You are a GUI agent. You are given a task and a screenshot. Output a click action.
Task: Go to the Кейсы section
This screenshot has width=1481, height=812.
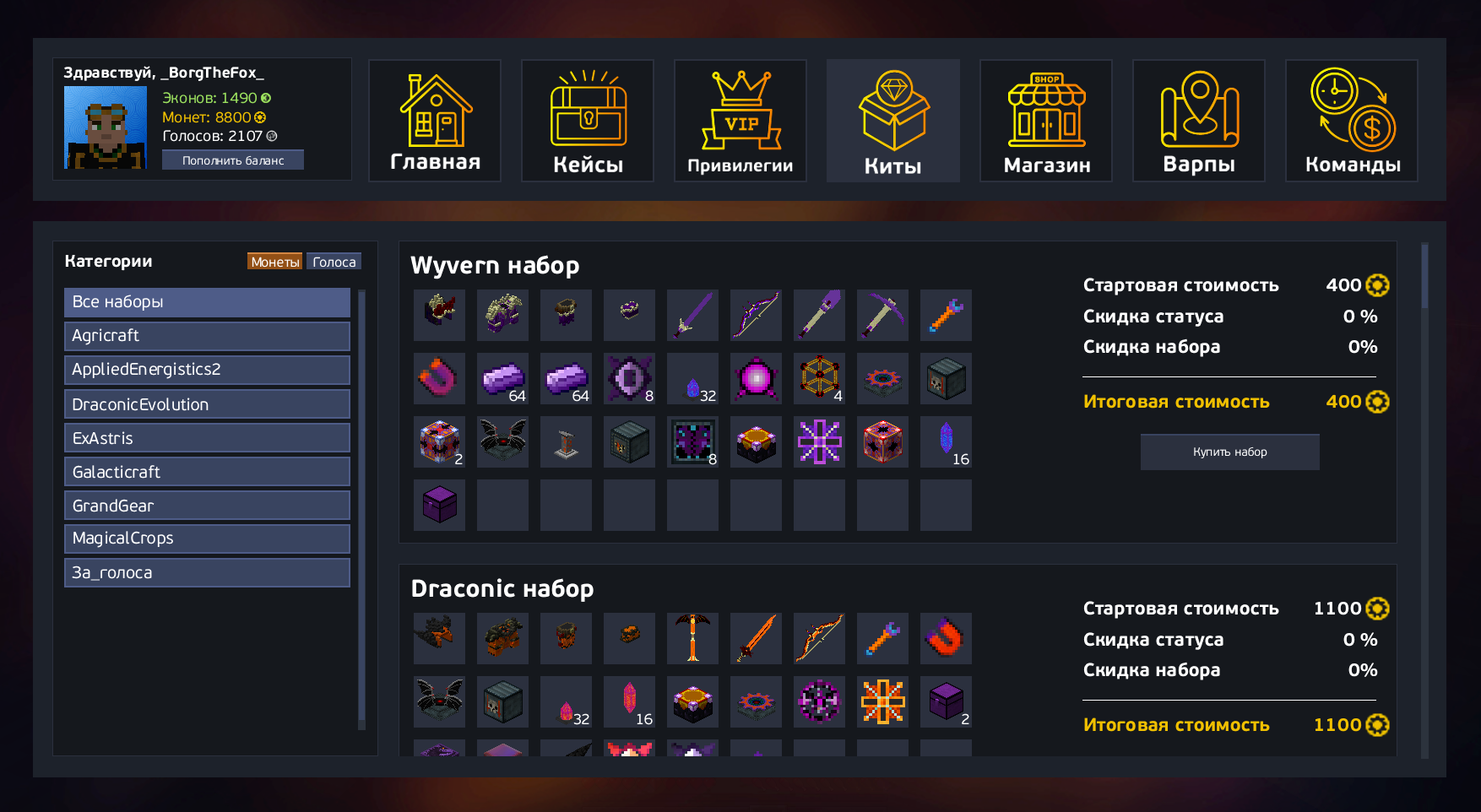click(588, 121)
